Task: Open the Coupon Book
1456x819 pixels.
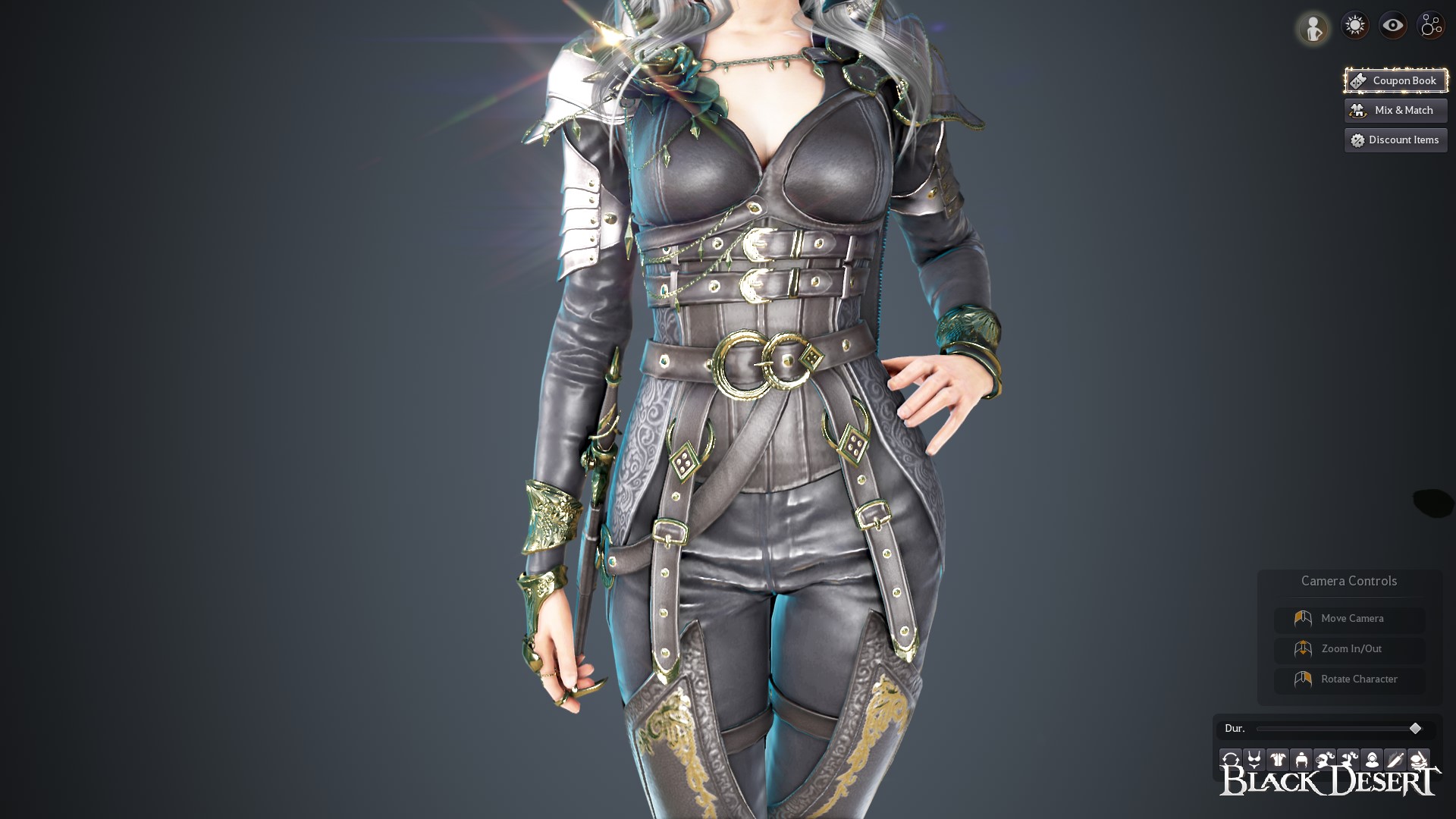Action: point(1395,80)
